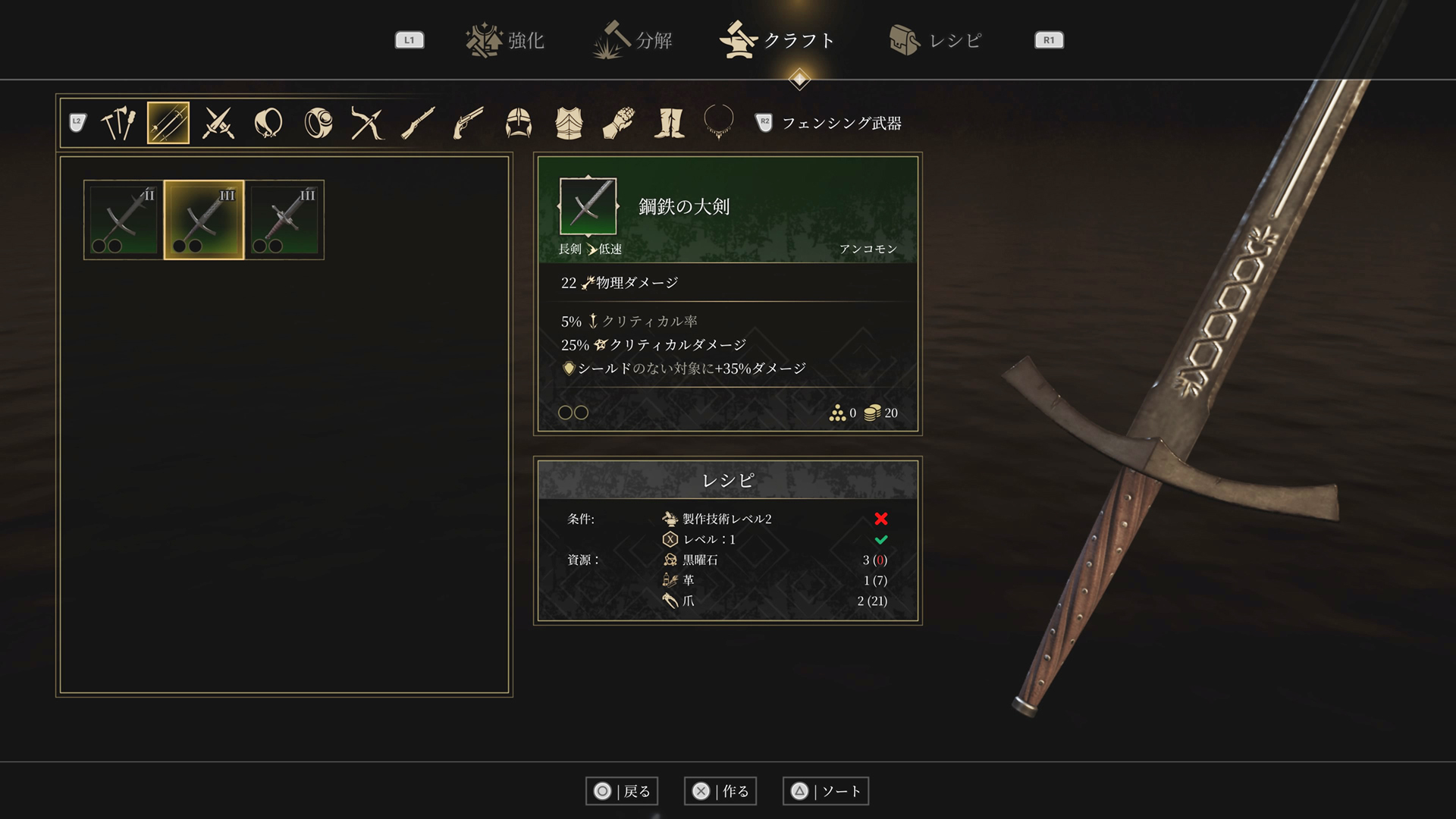Choose the tier III sword with ribbed grip
Viewport: 1456px width, 819px height.
click(x=284, y=220)
